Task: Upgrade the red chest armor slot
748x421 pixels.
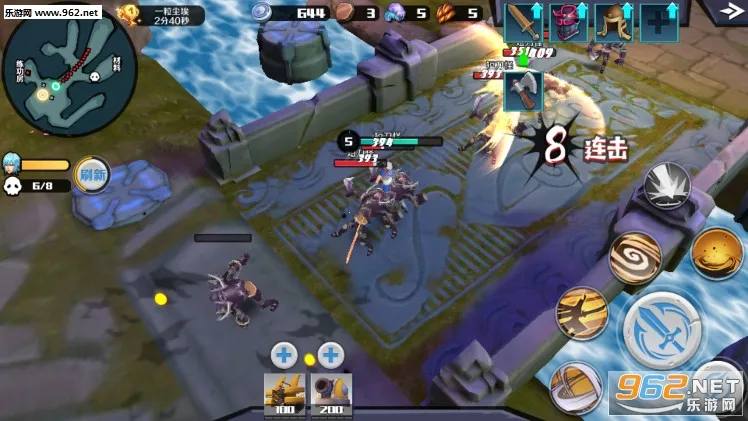Action: (568, 21)
